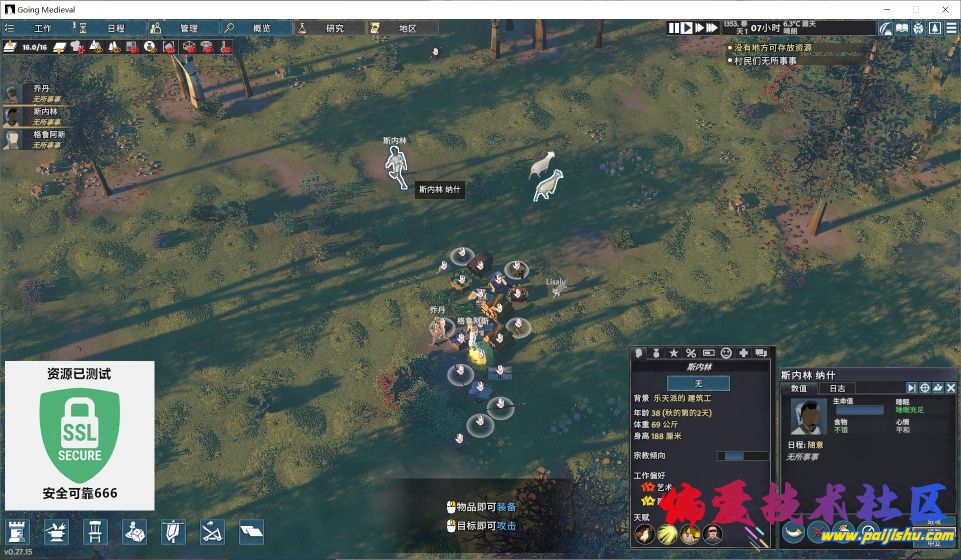Set game speed to normal play
Image resolution: width=961 pixels, height=560 pixels.
click(687, 28)
